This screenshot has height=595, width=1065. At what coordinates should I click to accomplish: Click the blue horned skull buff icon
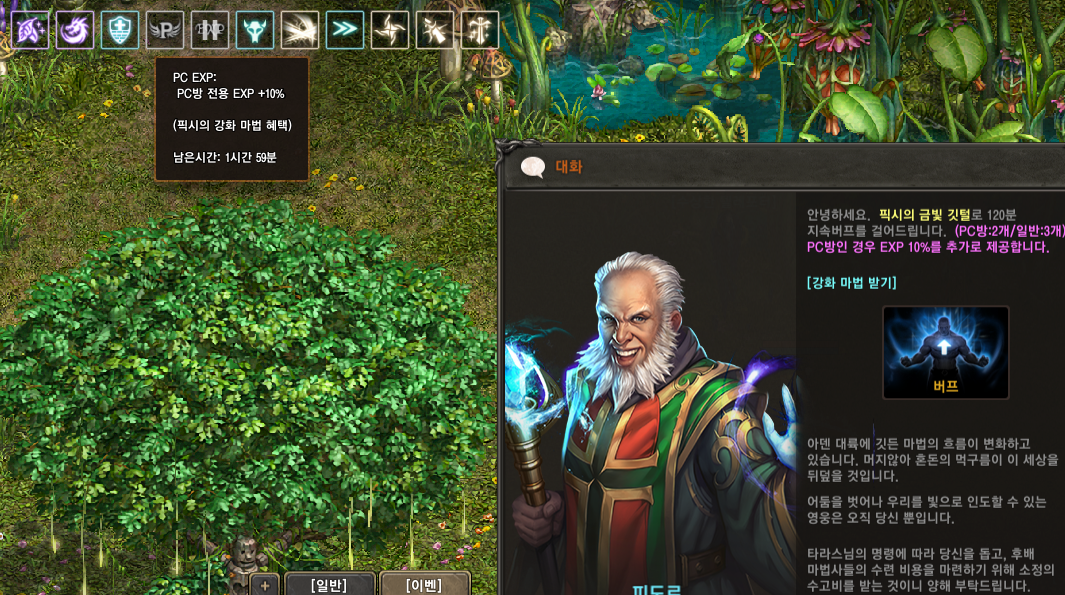click(x=255, y=30)
